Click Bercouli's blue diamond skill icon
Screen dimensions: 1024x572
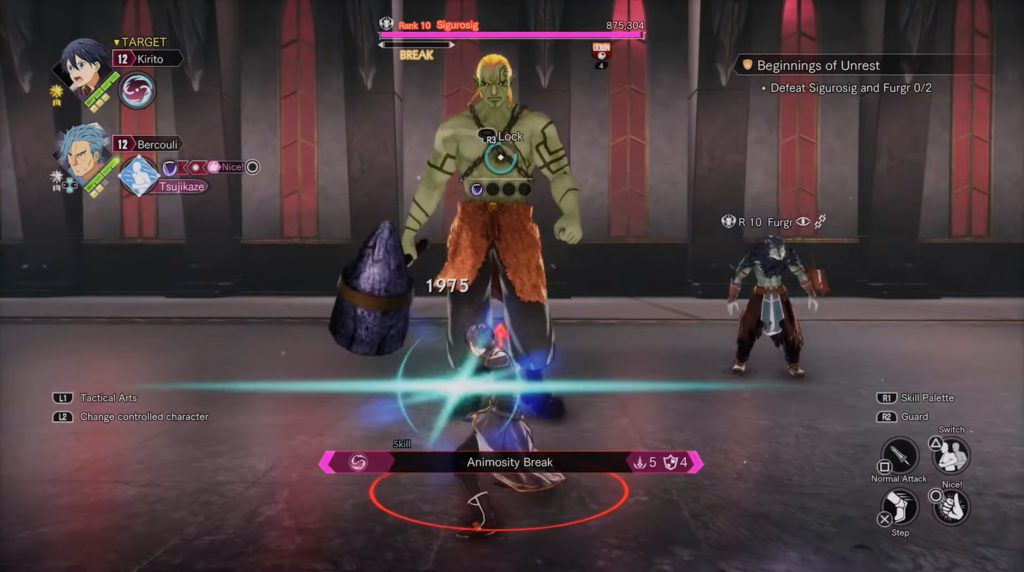click(139, 175)
